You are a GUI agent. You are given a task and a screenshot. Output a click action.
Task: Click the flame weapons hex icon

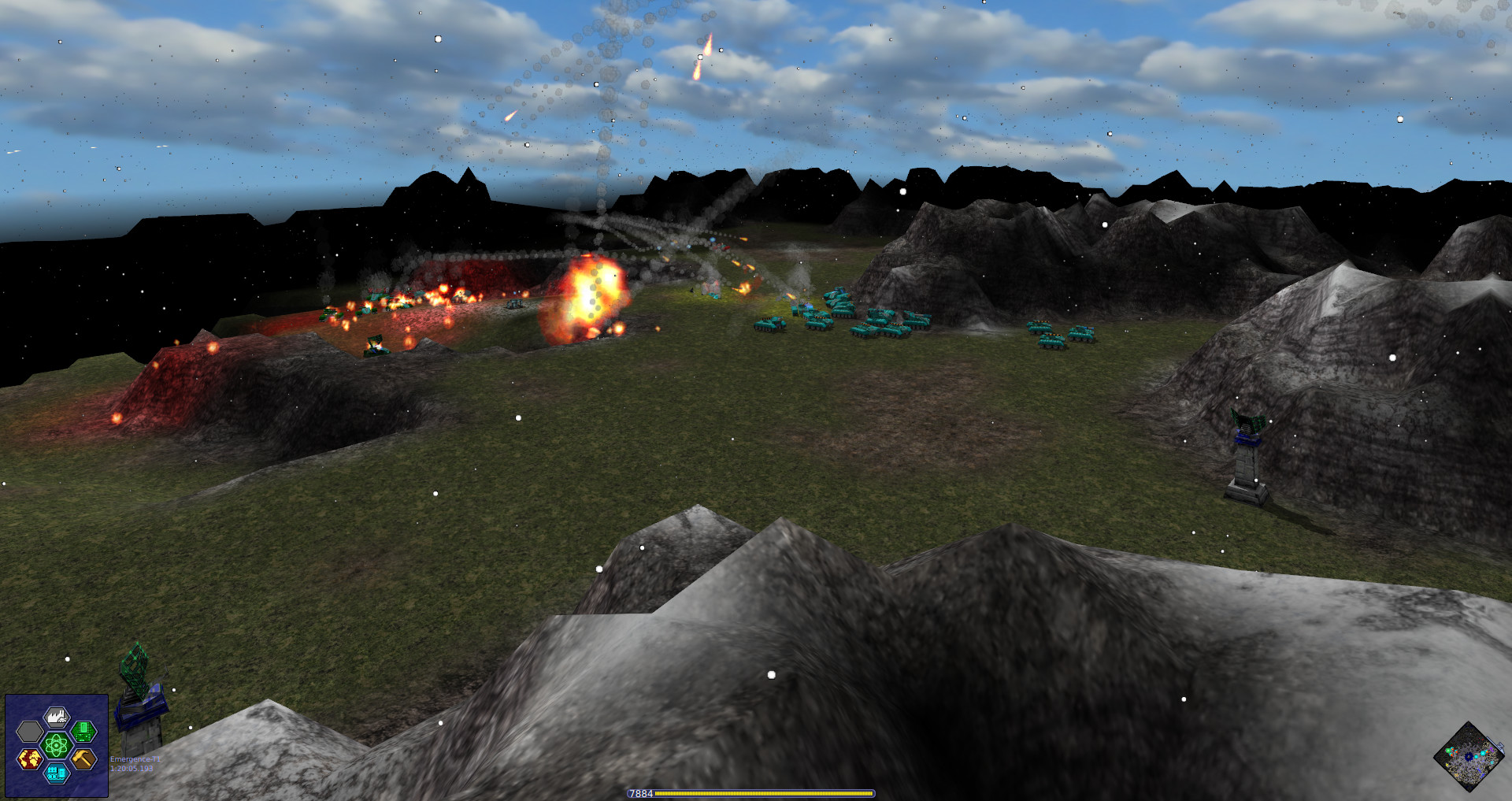click(x=31, y=758)
